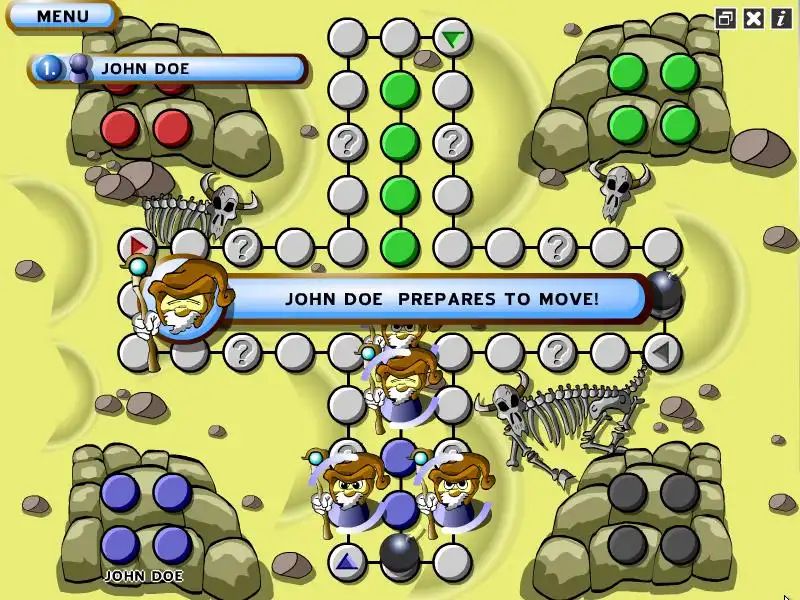Dismiss the 'John Doe prepares to move!' banner
This screenshot has height=600, width=800.
point(440,298)
